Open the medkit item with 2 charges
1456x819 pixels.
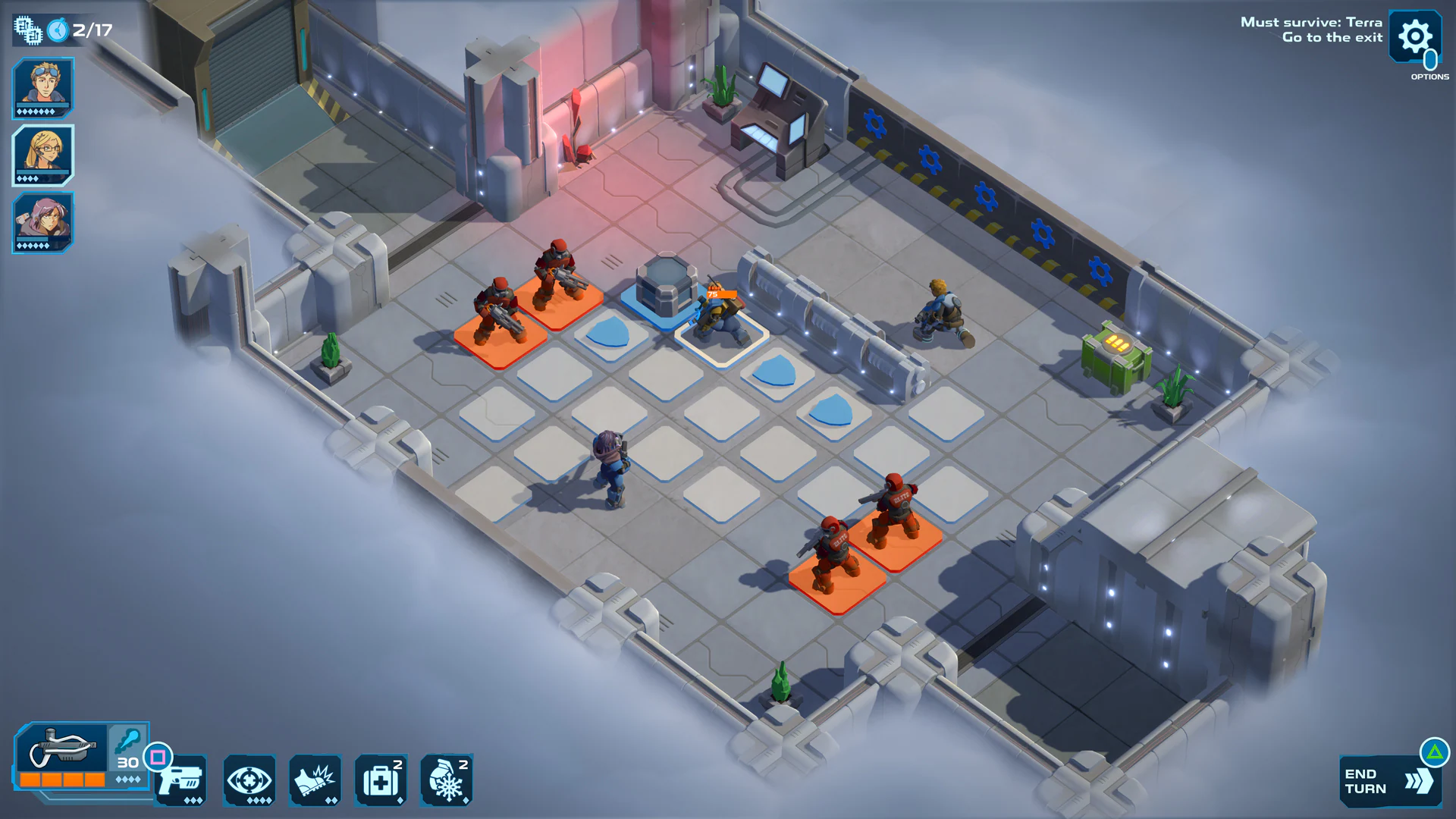(381, 780)
